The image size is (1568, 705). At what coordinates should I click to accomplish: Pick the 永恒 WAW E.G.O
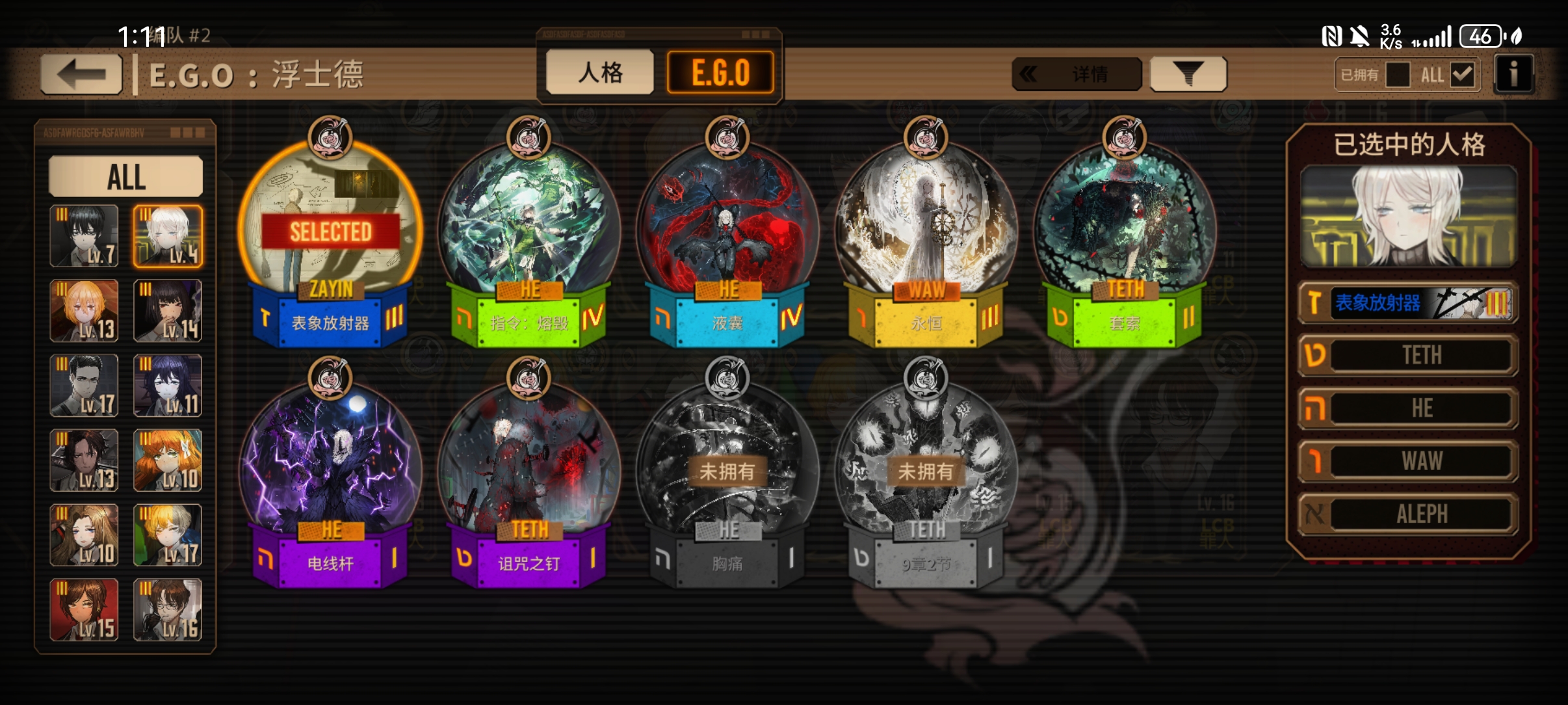[x=926, y=234]
